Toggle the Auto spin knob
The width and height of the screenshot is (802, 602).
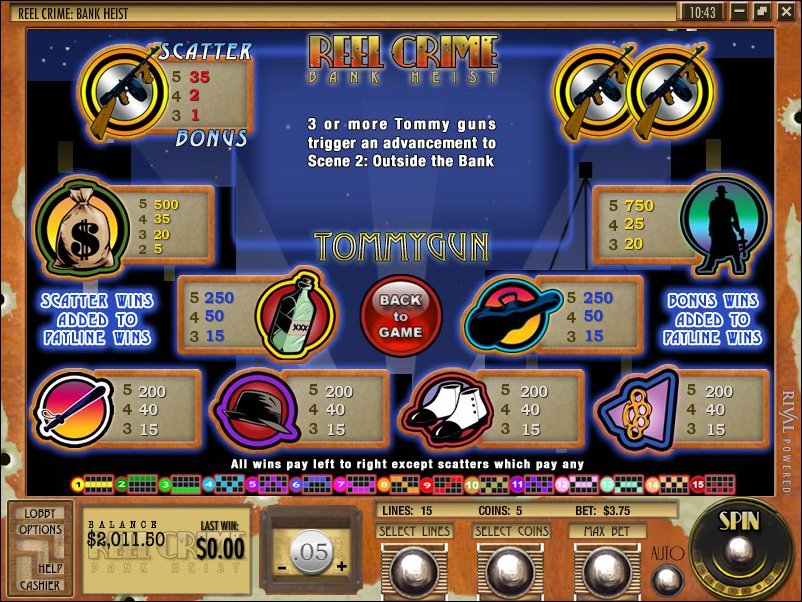[x=666, y=580]
